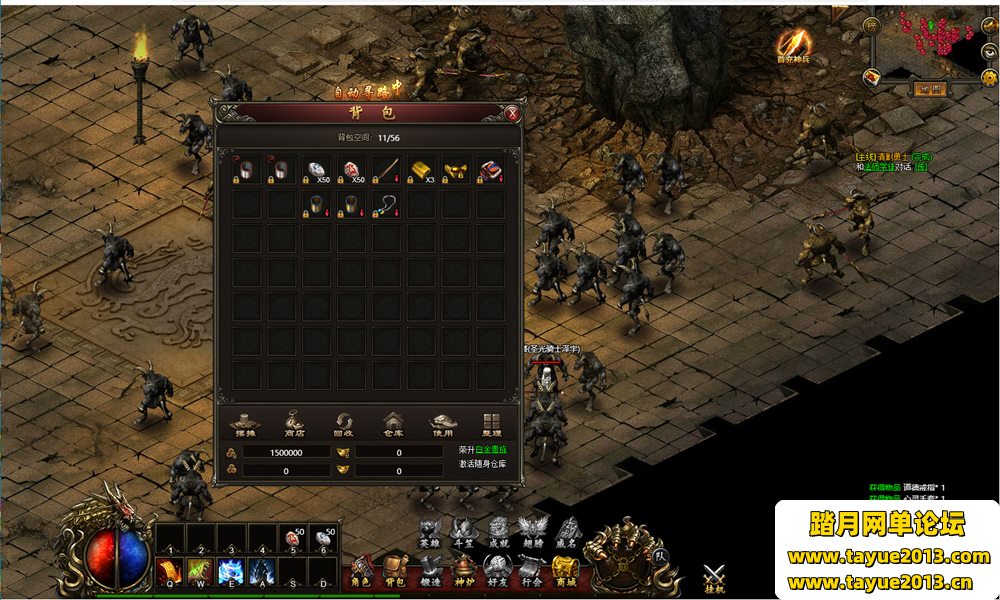This screenshot has height=600, width=1000.
Task: Open the 行会 guild menu
Action: click(x=531, y=572)
